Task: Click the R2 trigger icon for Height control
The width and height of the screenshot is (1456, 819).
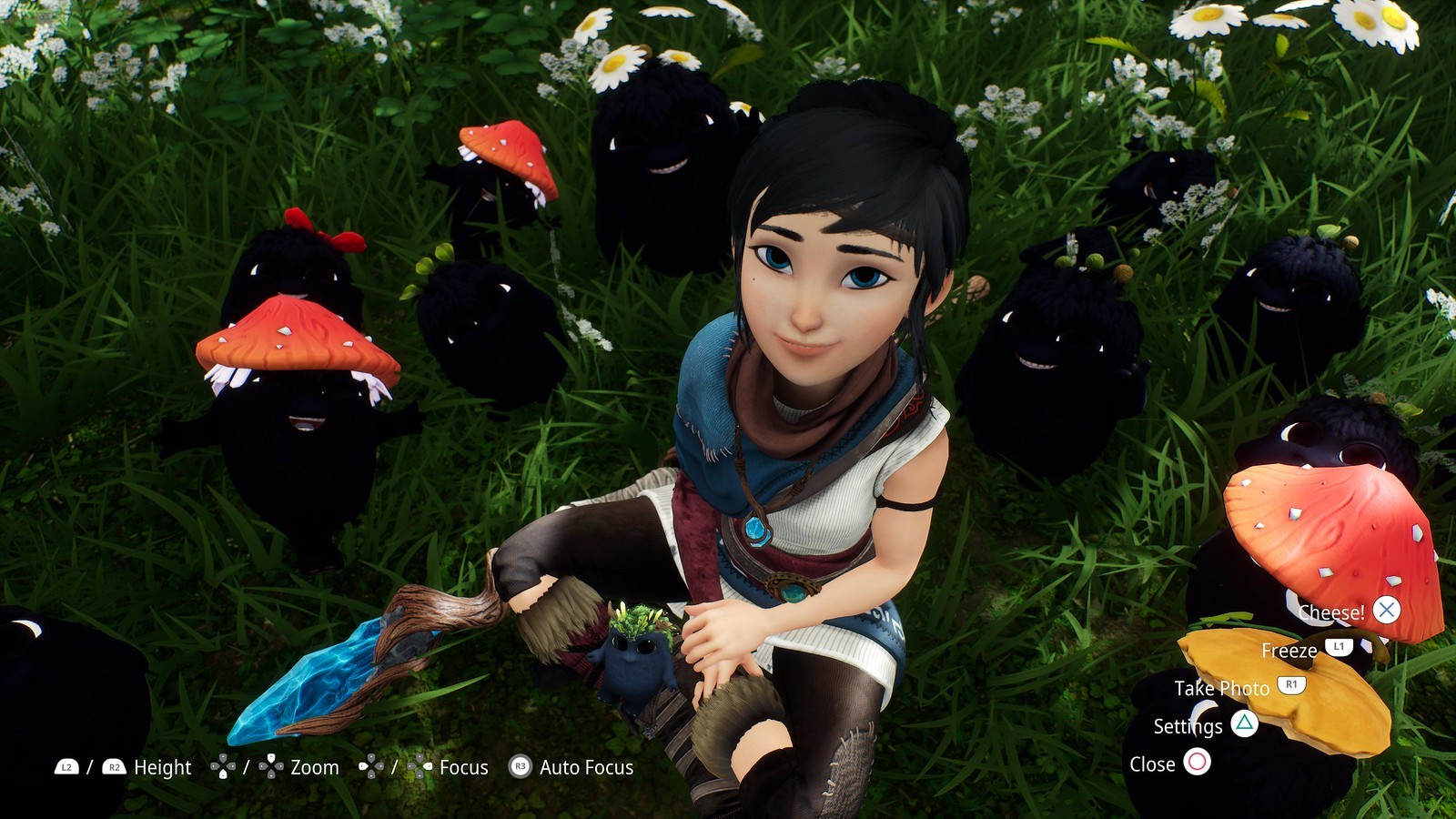Action: 115,767
